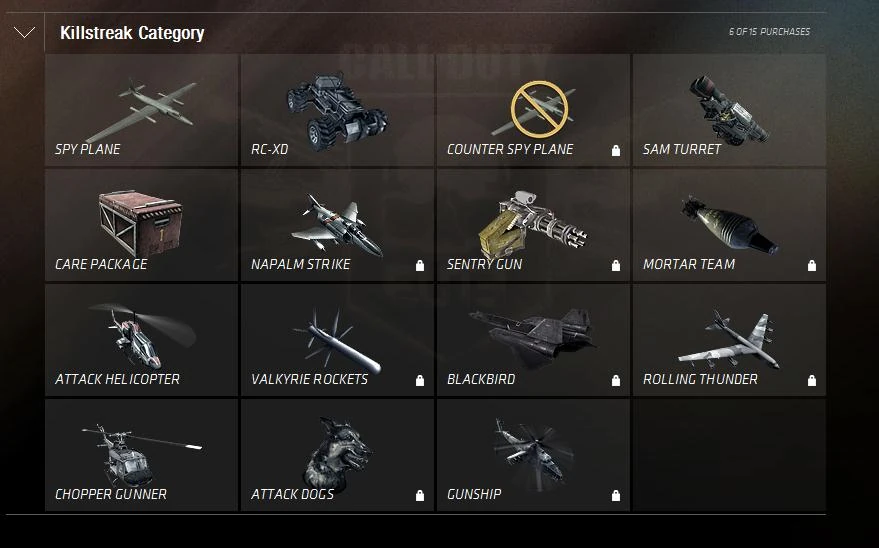The height and width of the screenshot is (548, 879).
Task: Select the Attack Dogs tile
Action: (337, 455)
